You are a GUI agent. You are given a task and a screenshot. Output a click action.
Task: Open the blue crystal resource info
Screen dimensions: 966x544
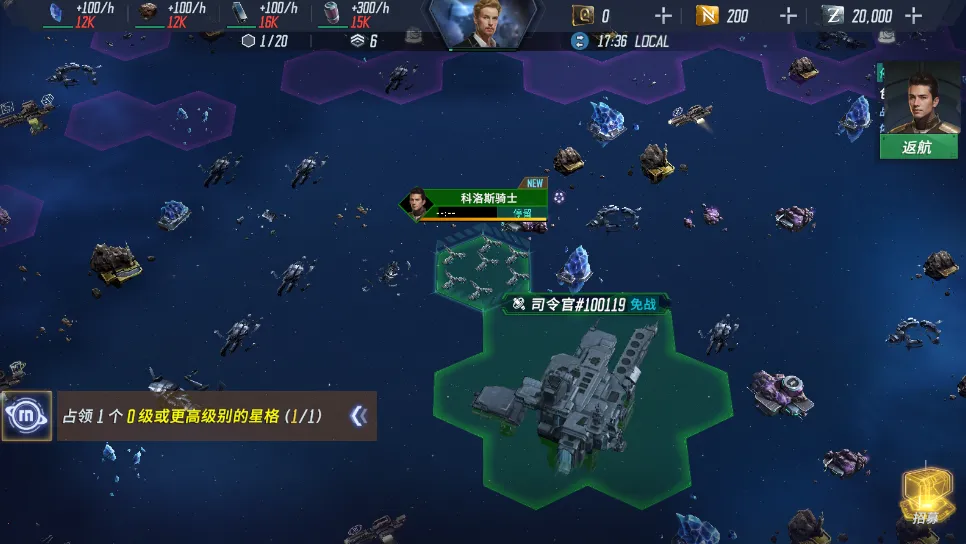coord(57,13)
